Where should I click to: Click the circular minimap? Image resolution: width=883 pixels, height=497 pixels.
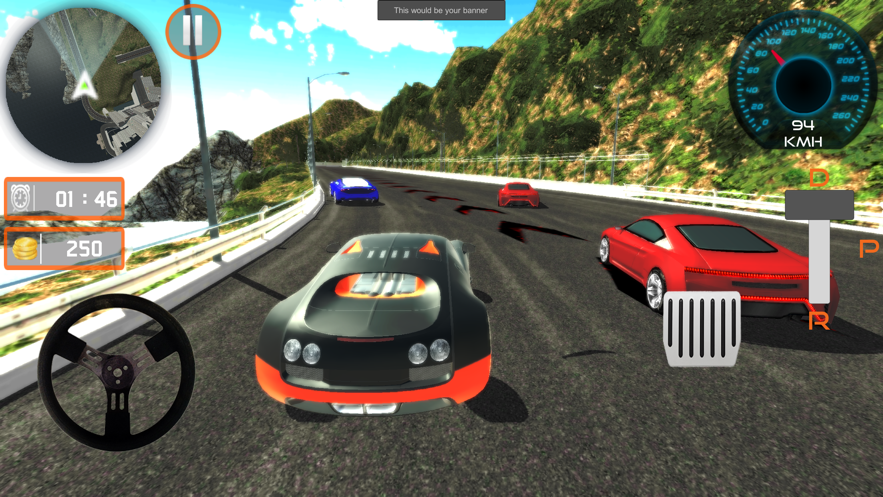pos(84,85)
